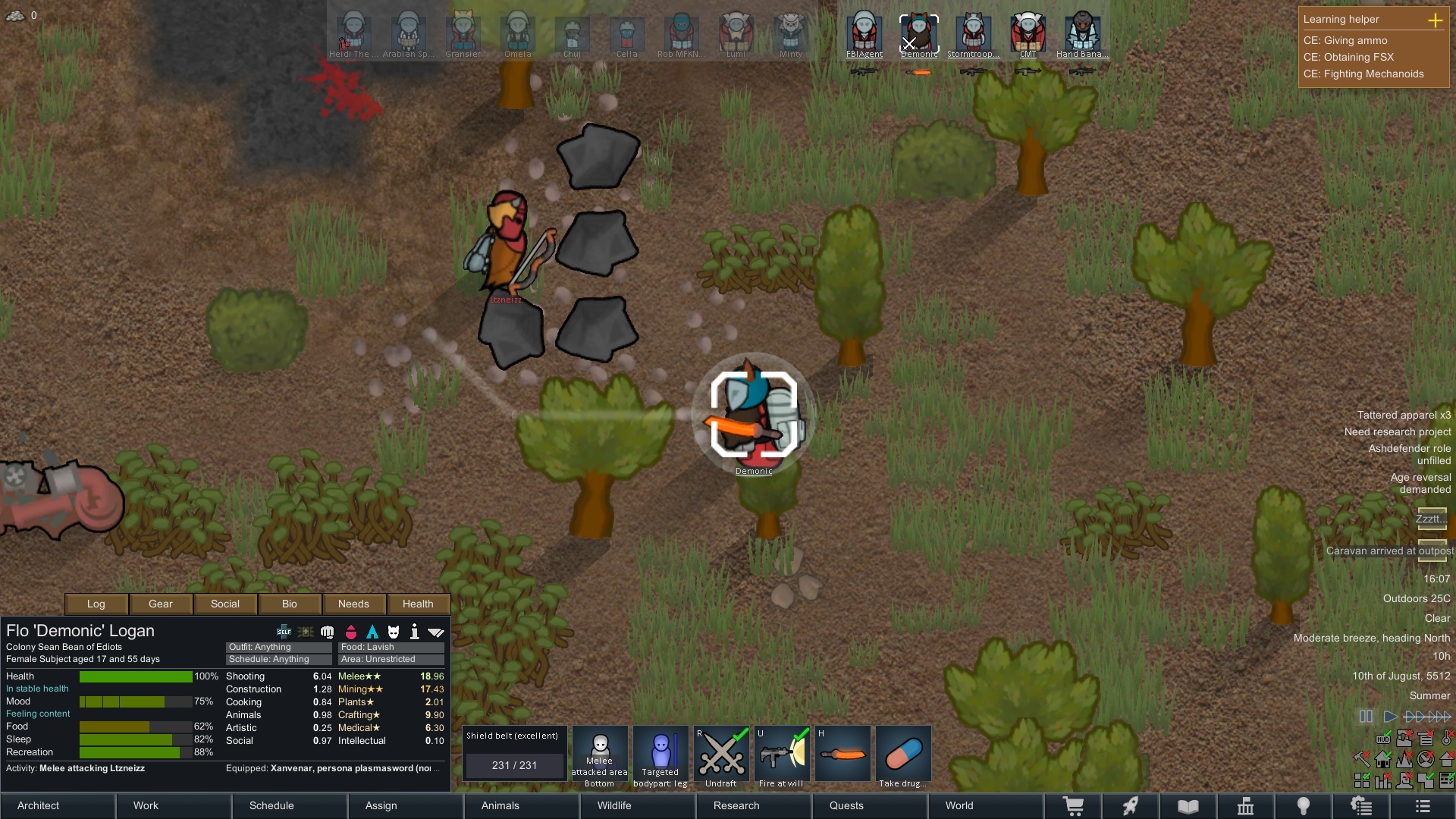
Task: Open the Outfit: Anything dropdown
Action: (278, 647)
